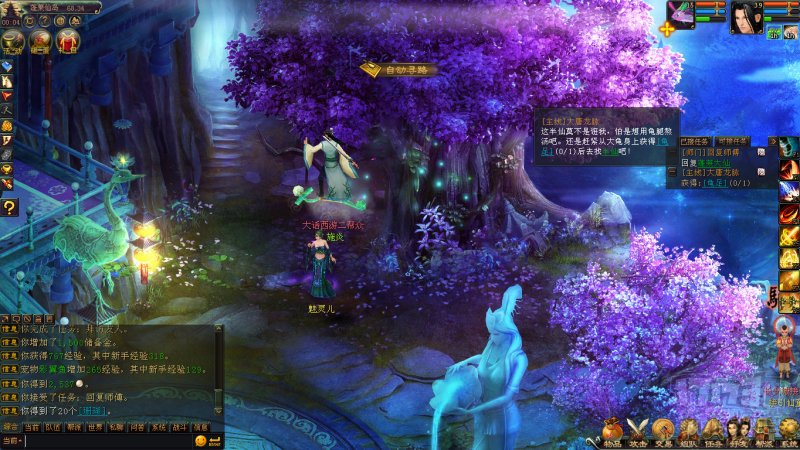The image size is (800, 450).
Task: Click the gold plus icon beside pet portrait
Action: pos(667,28)
